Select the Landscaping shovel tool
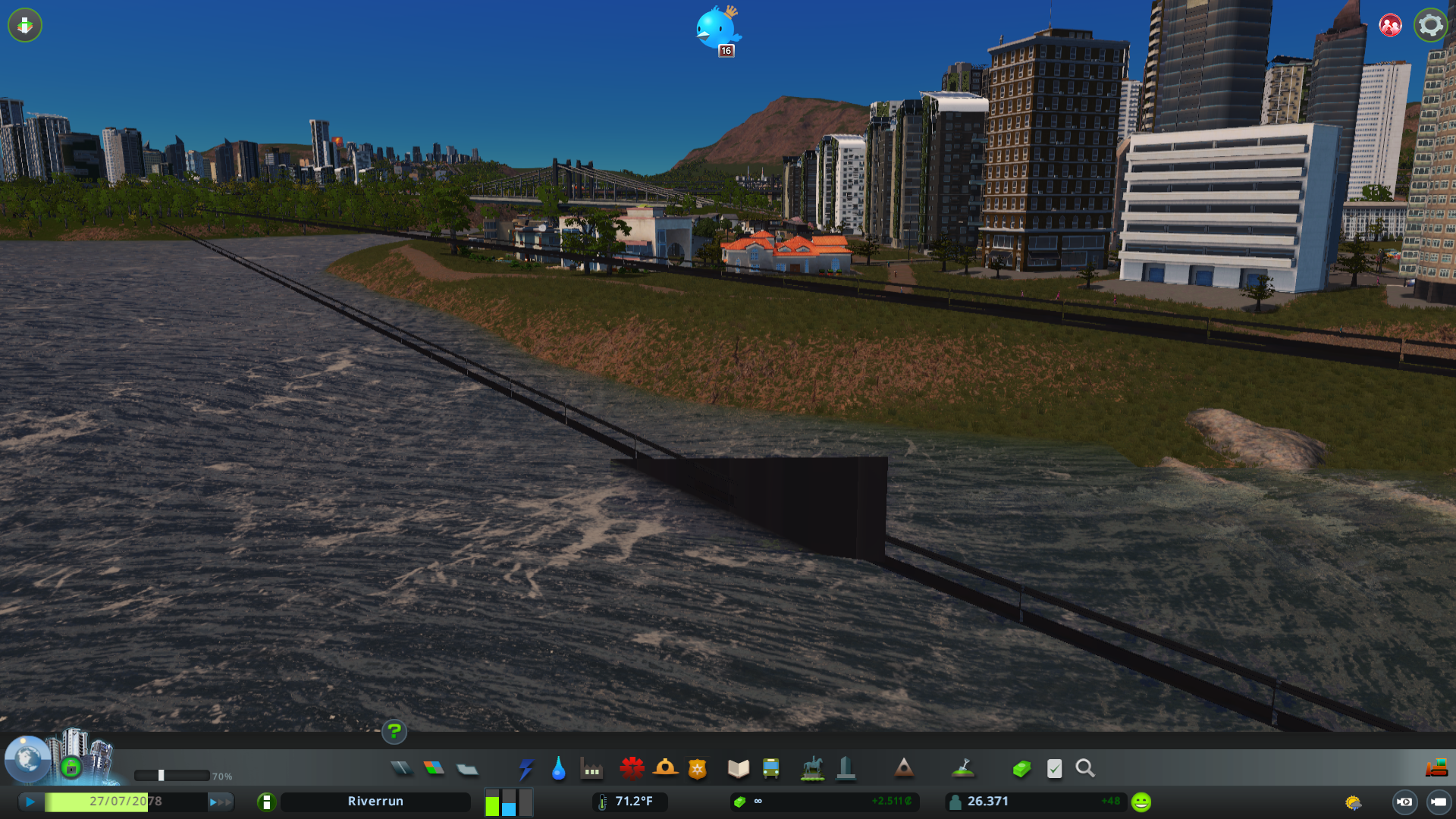The image size is (1456, 819). [x=962, y=768]
